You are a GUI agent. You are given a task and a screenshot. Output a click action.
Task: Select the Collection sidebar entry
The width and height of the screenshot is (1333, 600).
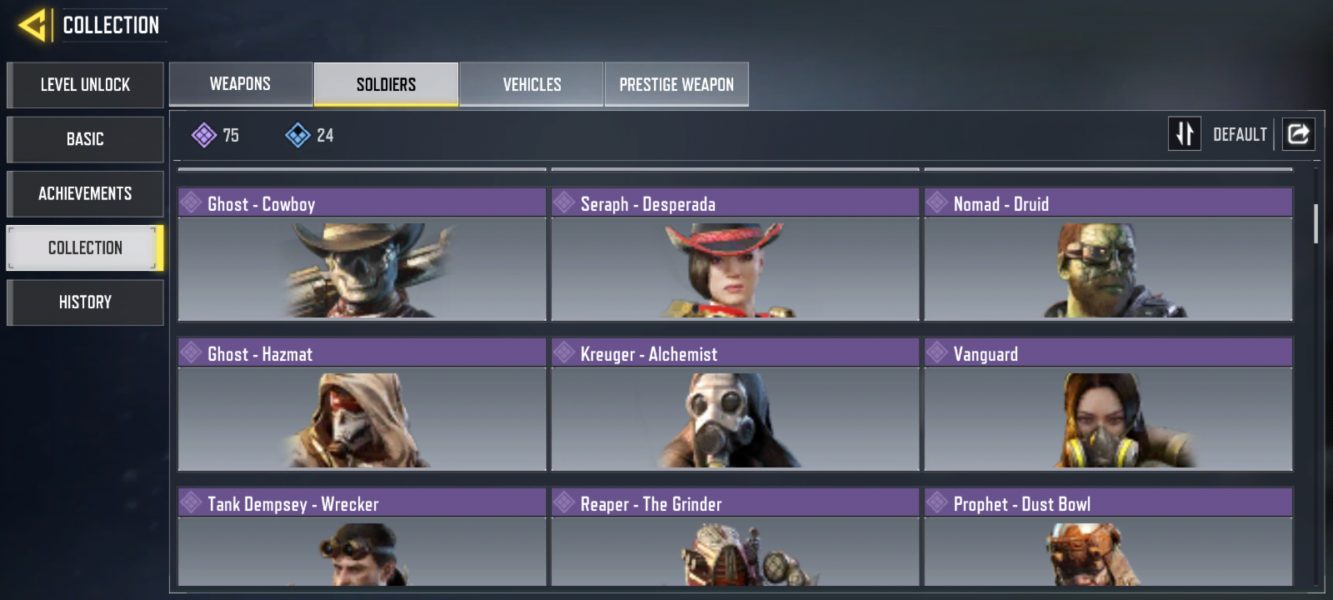(x=85, y=248)
